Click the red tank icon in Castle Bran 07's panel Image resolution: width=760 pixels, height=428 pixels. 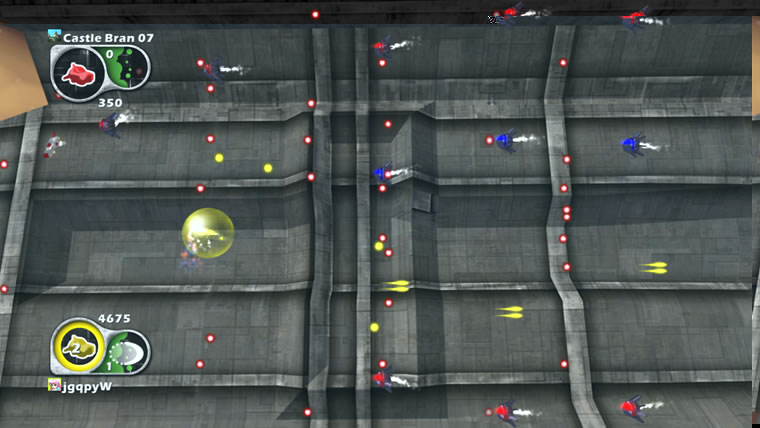point(76,72)
